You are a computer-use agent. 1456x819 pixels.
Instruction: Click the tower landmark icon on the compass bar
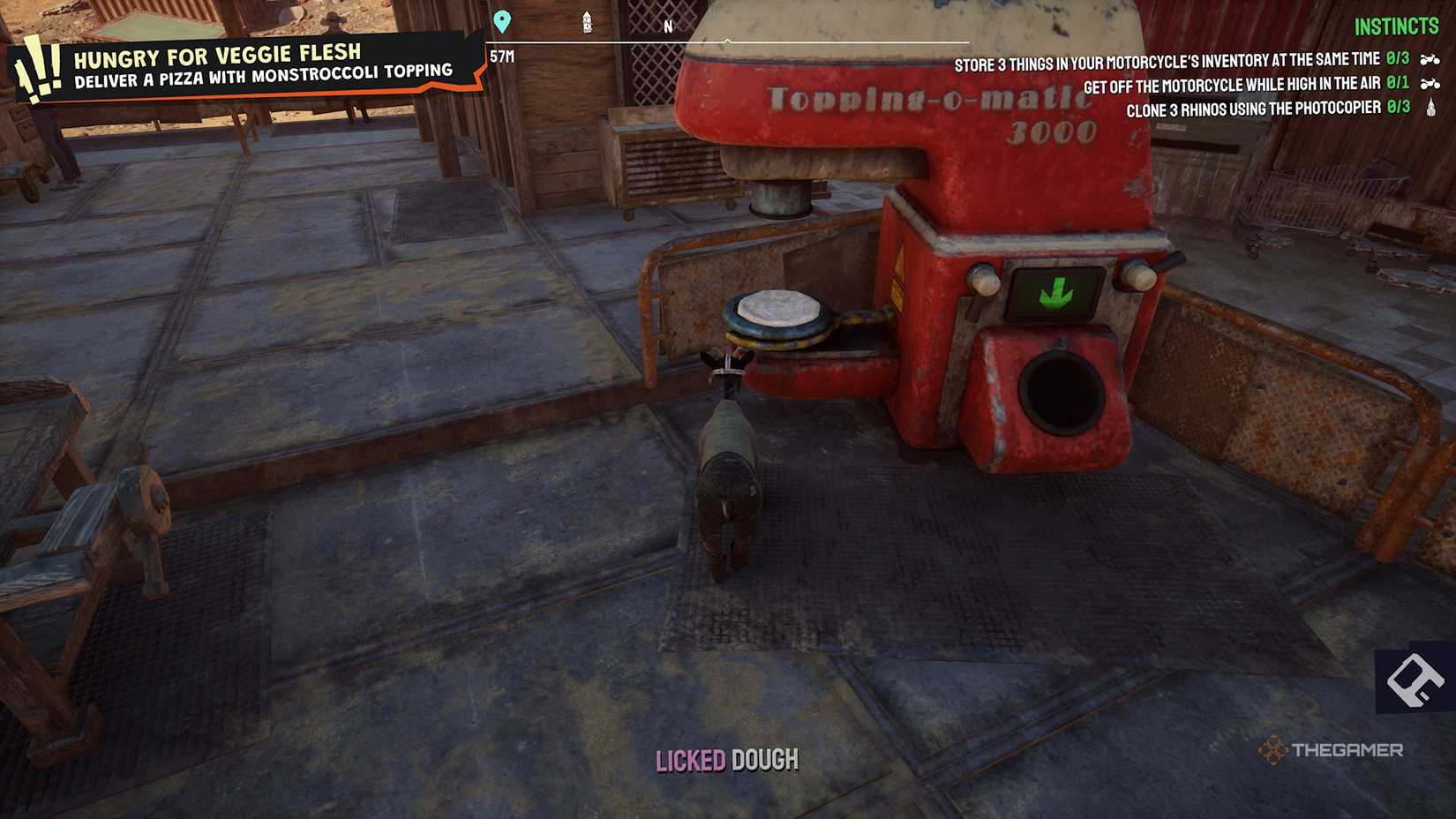[585, 21]
